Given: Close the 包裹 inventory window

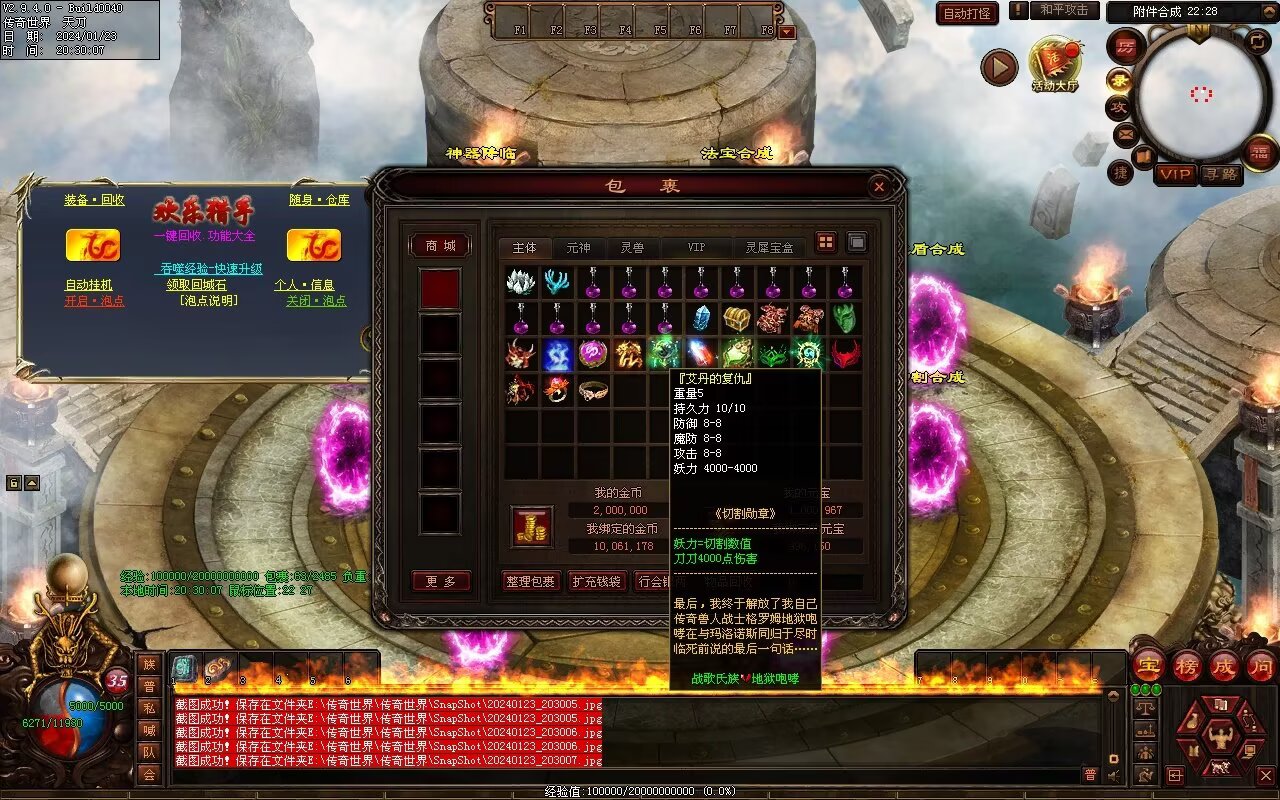Looking at the screenshot, I should click(878, 186).
